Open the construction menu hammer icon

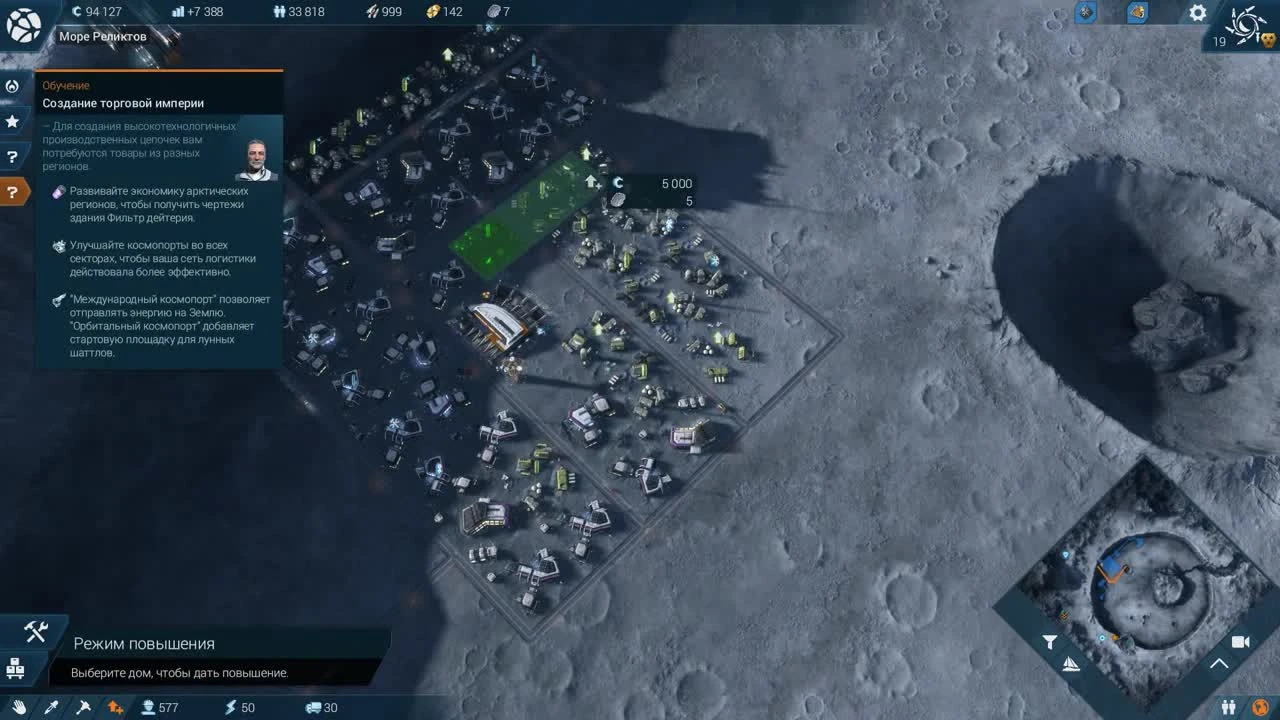[35, 632]
